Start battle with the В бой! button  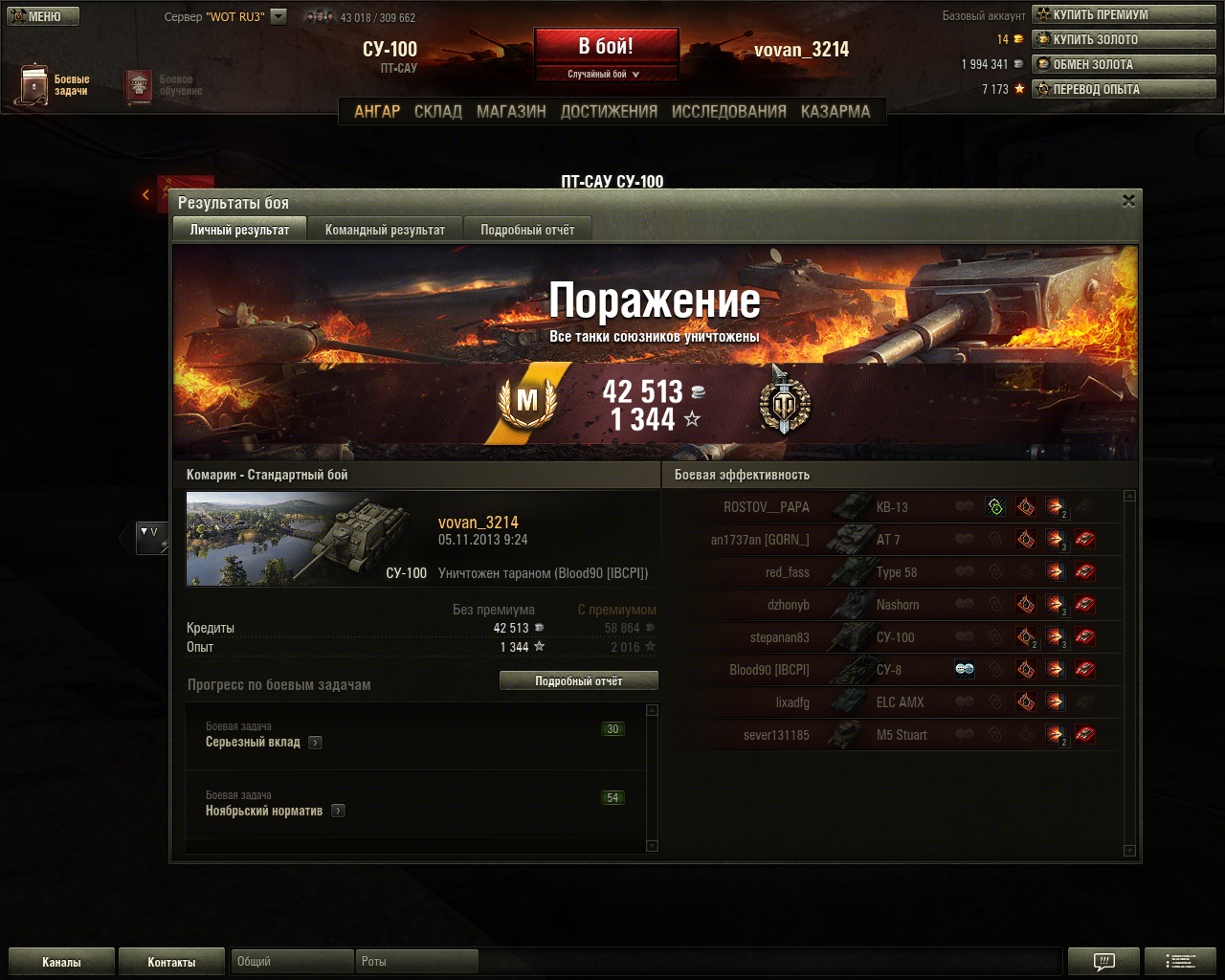[x=606, y=46]
